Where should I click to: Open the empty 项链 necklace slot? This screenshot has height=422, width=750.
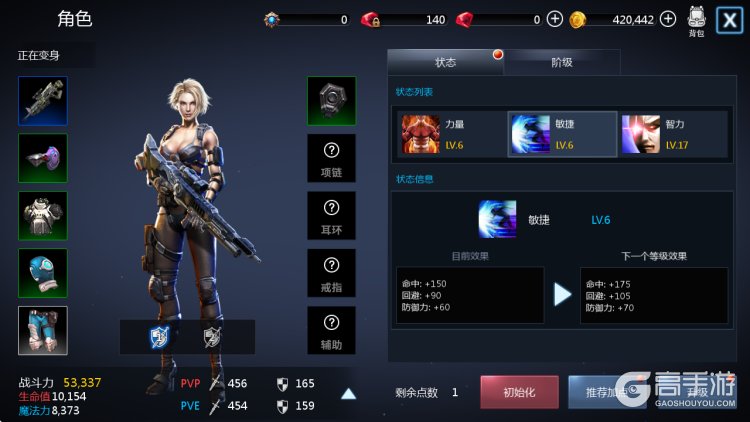[331, 158]
